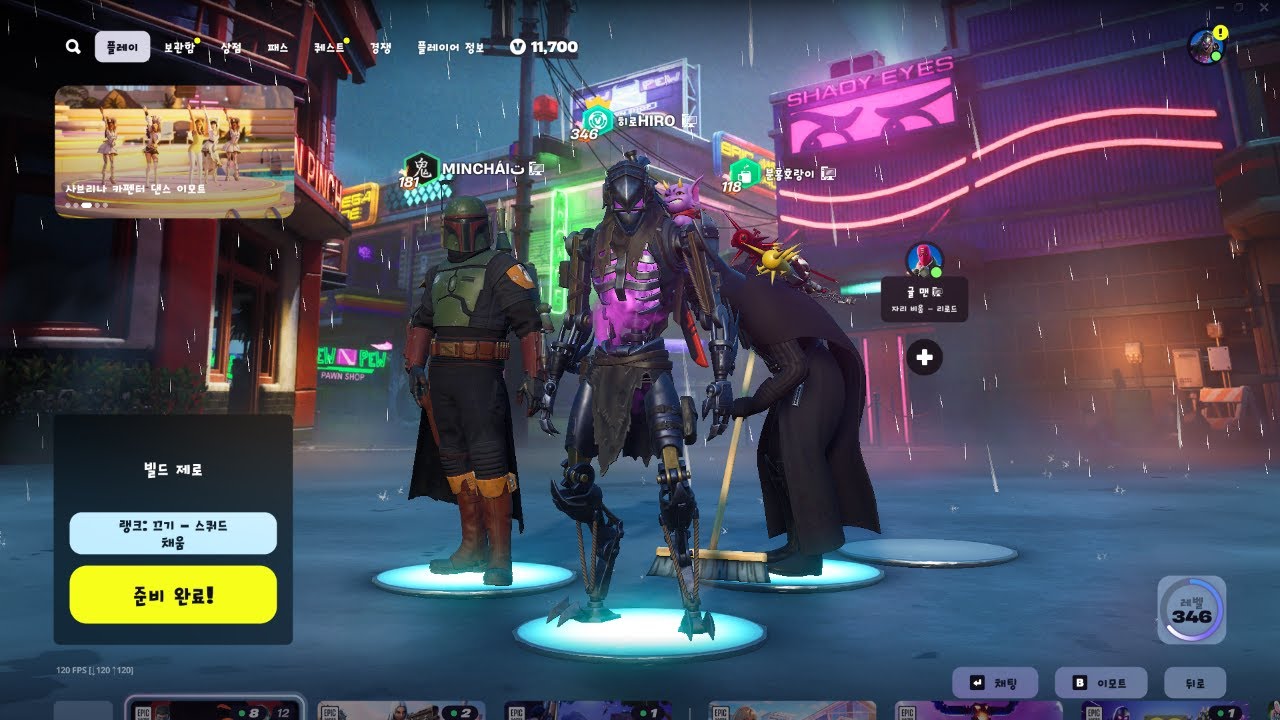Toggle the 랭크: 끄기 - 스쿼드 채움 option
This screenshot has width=1280, height=720.
click(173, 533)
